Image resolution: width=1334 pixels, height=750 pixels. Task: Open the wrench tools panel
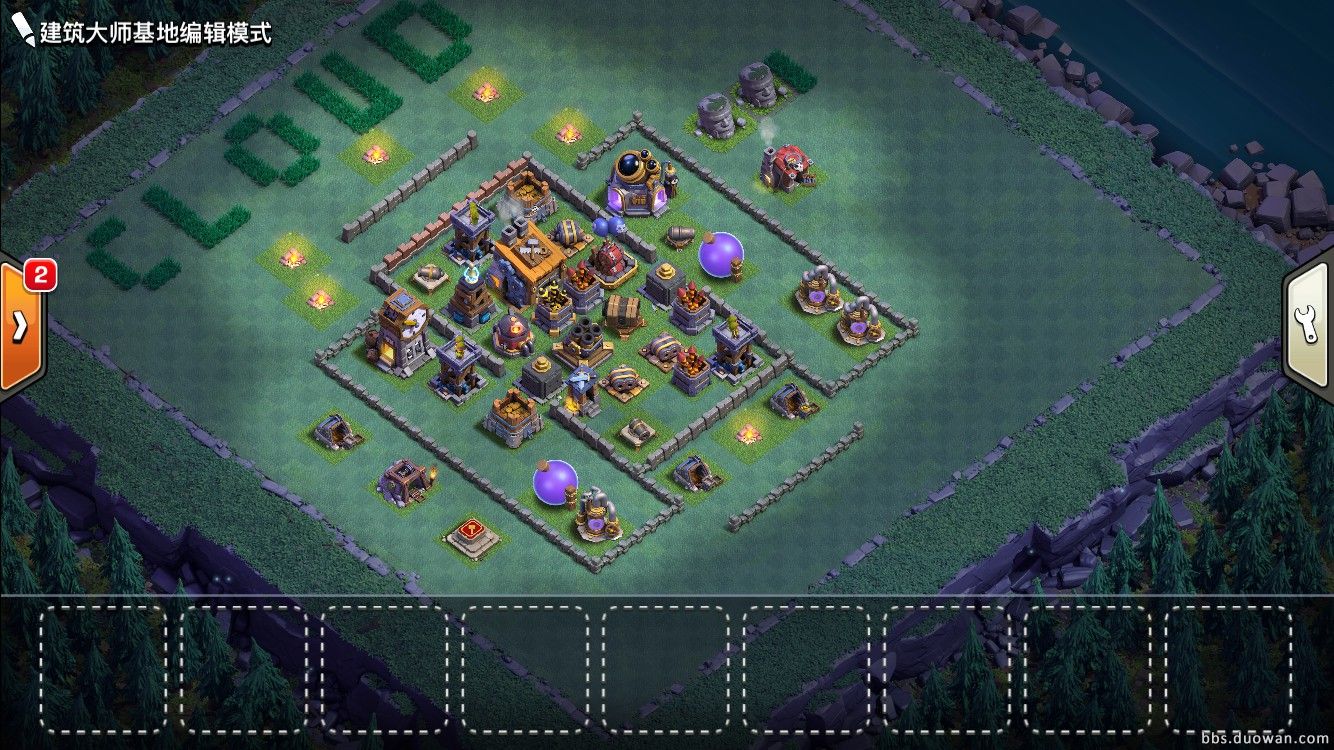click(x=1309, y=324)
